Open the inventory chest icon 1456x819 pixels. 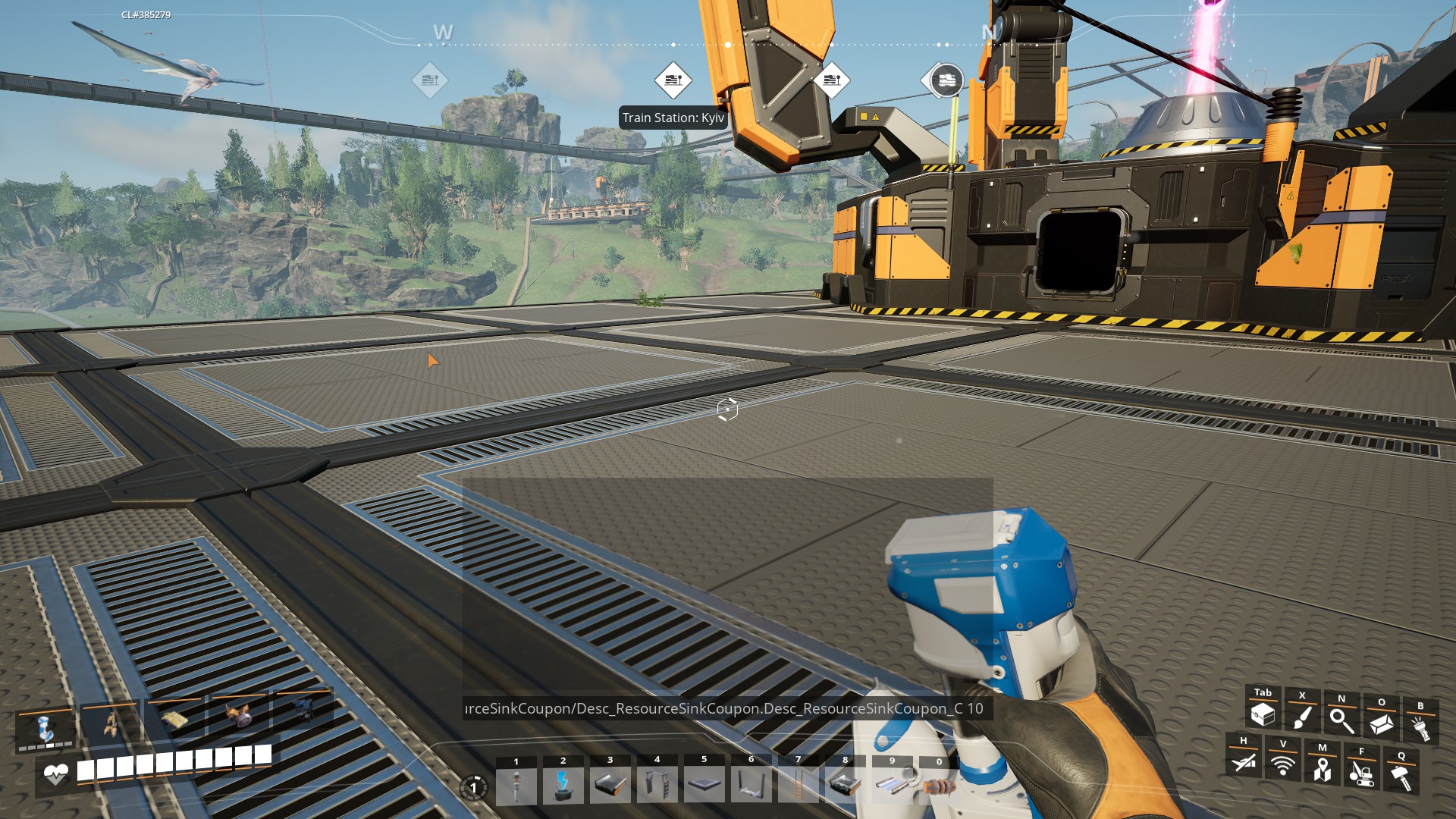pos(1263,714)
